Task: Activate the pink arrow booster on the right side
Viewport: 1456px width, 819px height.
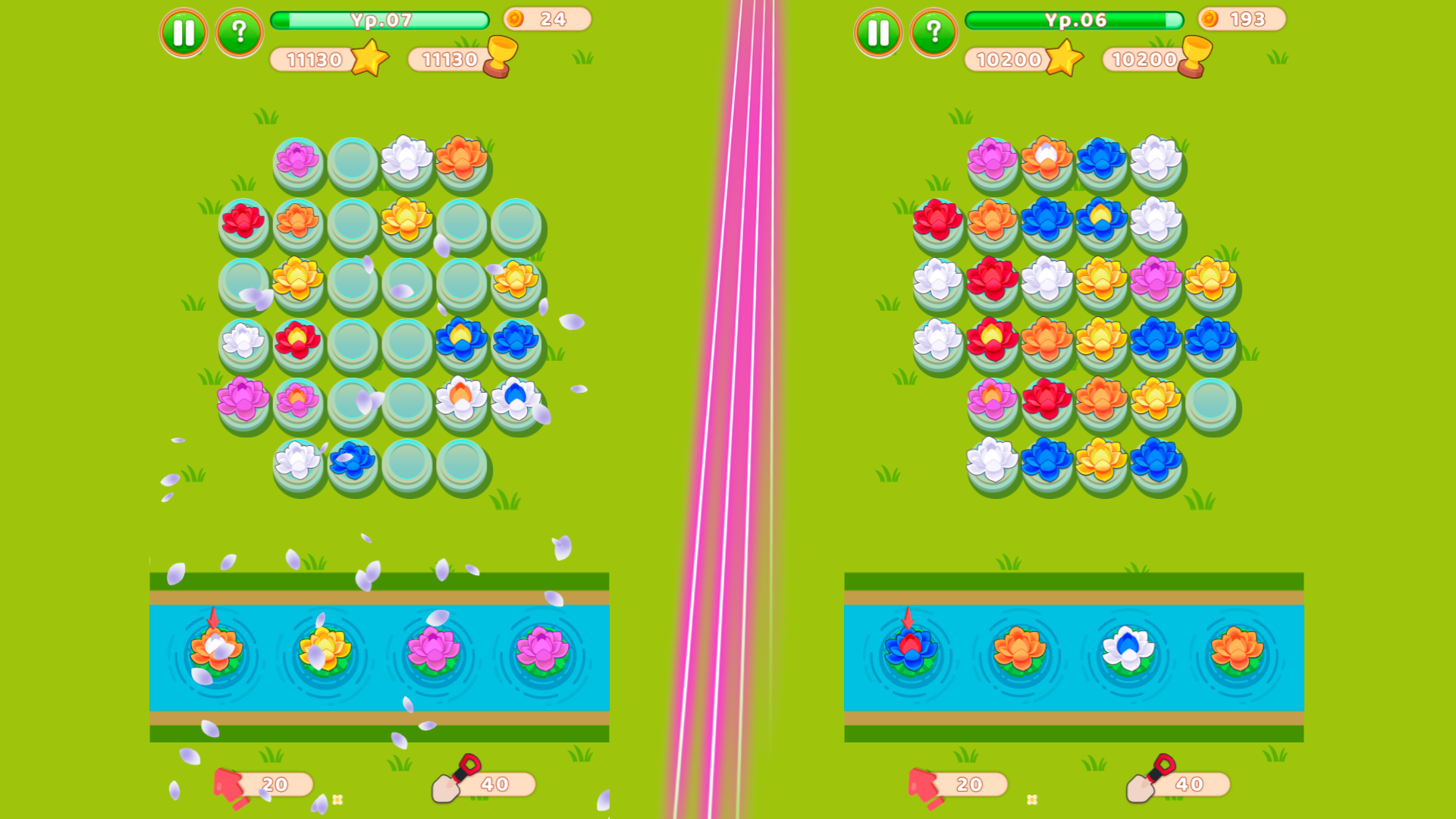Action: coord(925,785)
